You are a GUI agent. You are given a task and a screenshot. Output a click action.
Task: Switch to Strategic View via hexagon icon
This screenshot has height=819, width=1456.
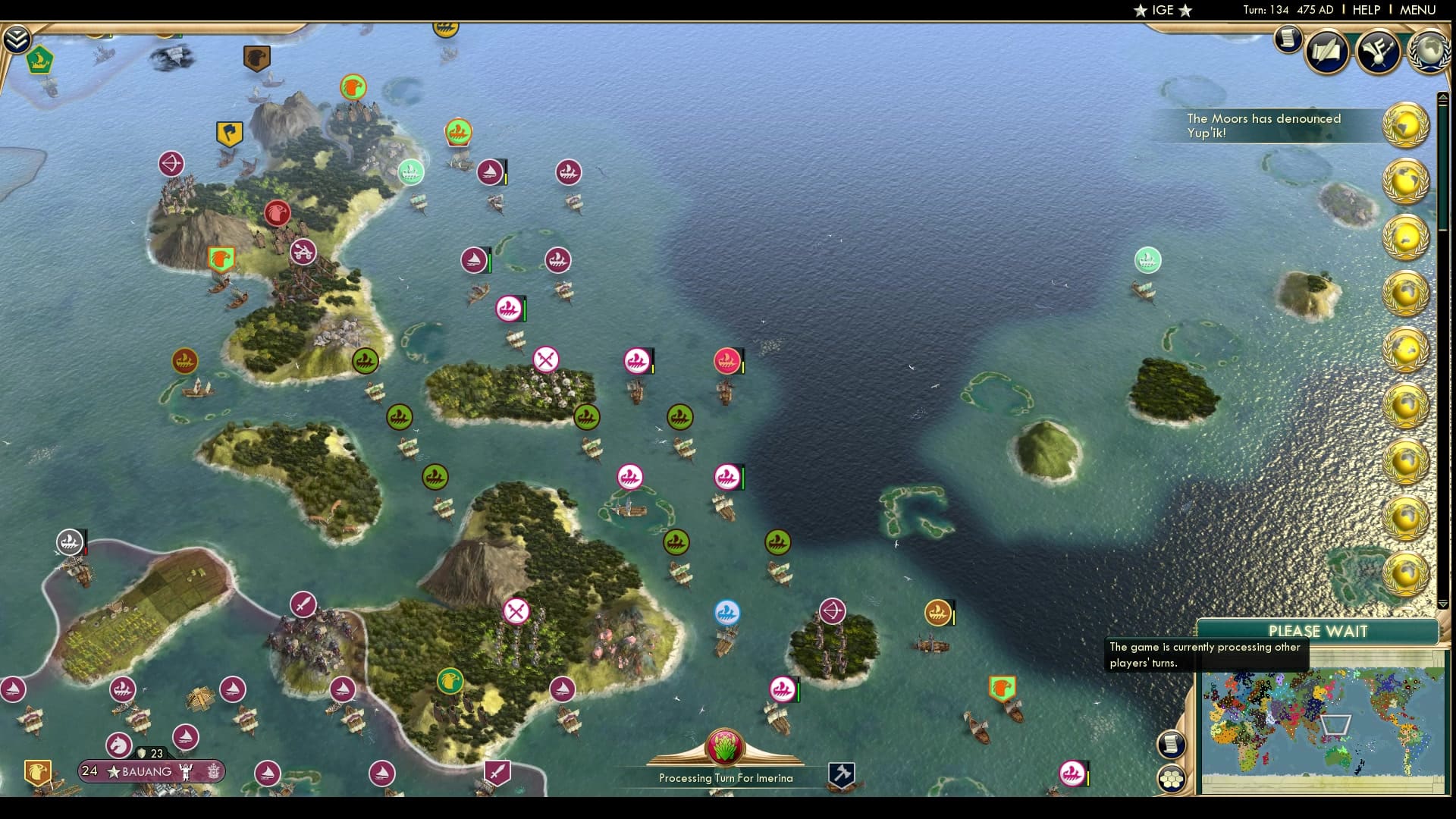tap(1172, 777)
